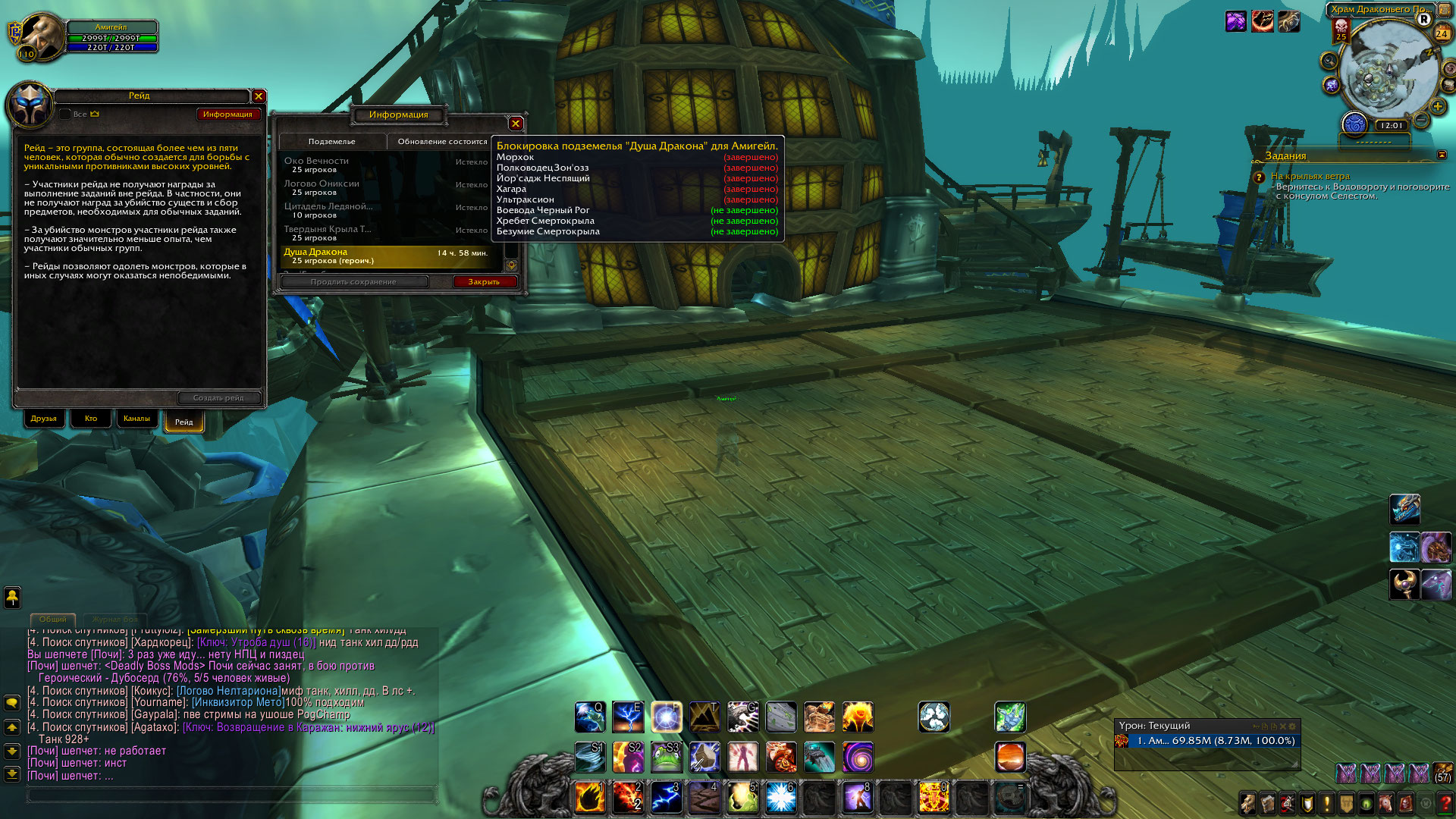The image size is (1456, 819).
Task: Open the Кто tab
Action: click(x=91, y=419)
